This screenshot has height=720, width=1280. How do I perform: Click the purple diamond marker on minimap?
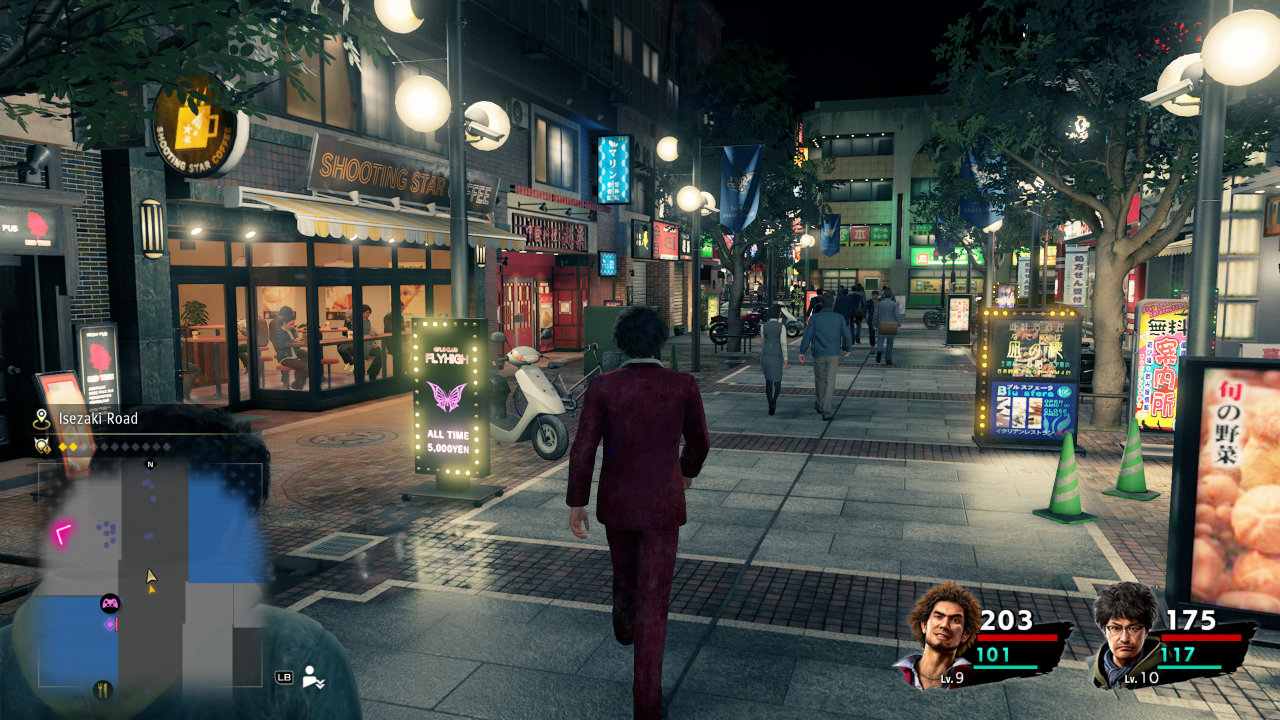pyautogui.click(x=110, y=624)
